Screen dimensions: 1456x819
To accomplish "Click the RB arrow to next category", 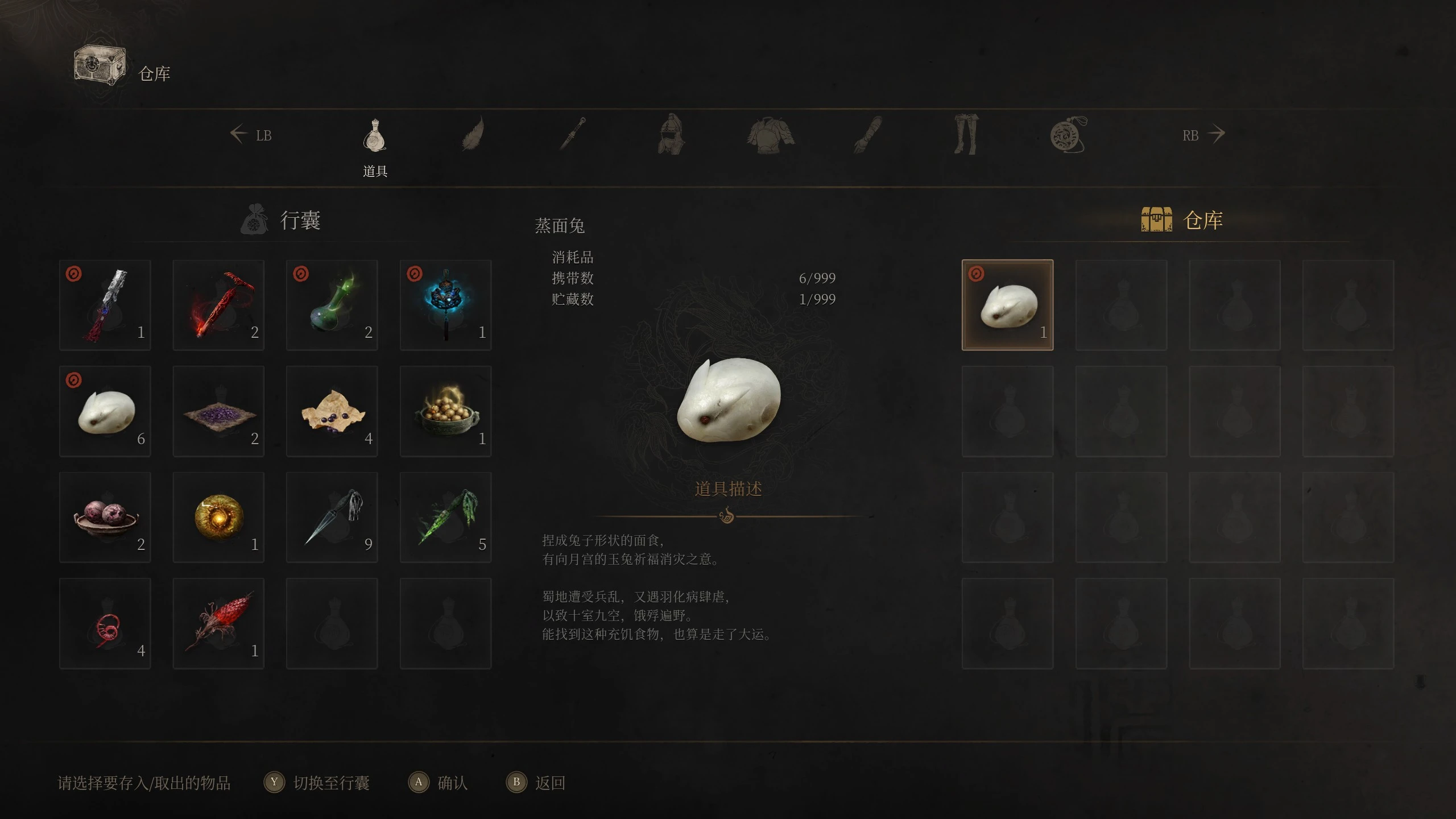I will [1216, 134].
